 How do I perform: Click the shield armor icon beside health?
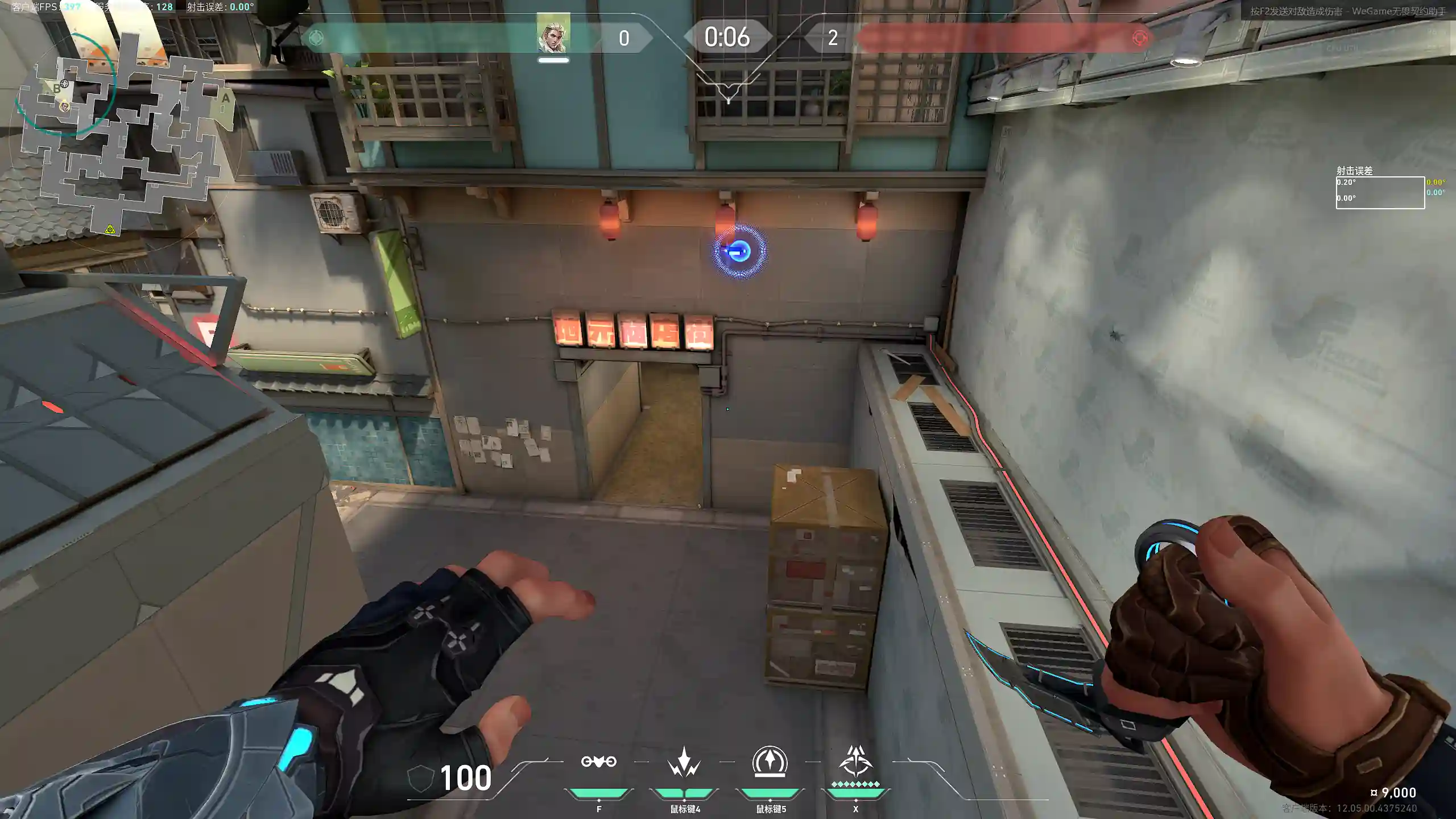point(421,778)
